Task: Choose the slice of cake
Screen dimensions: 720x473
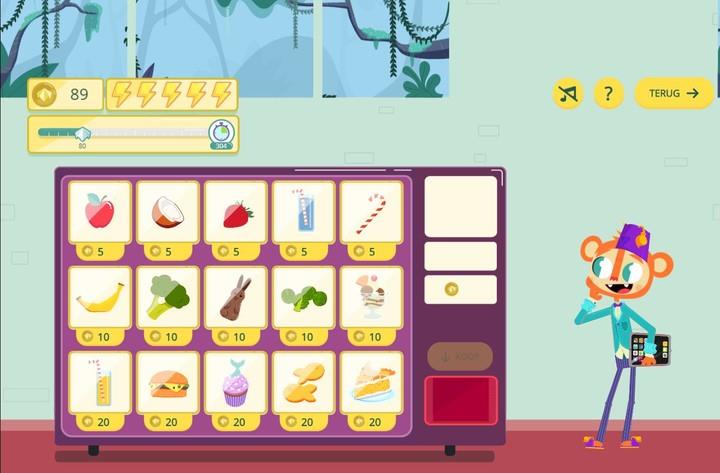Action: tap(371, 383)
